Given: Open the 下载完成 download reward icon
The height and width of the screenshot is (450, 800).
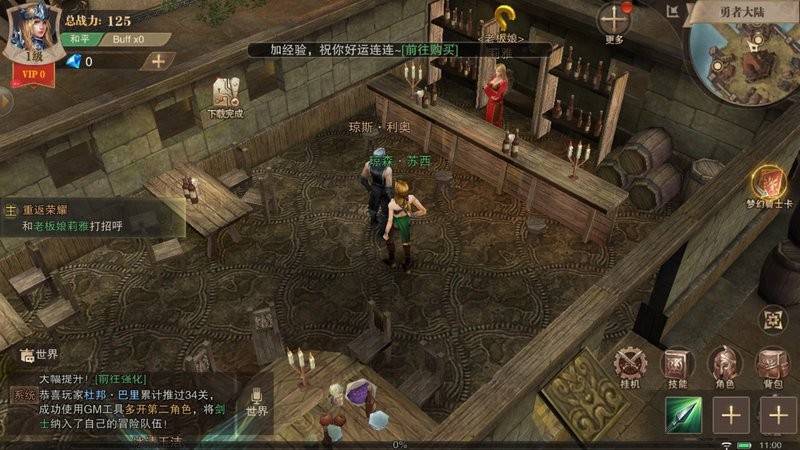Looking at the screenshot, I should coord(227,97).
